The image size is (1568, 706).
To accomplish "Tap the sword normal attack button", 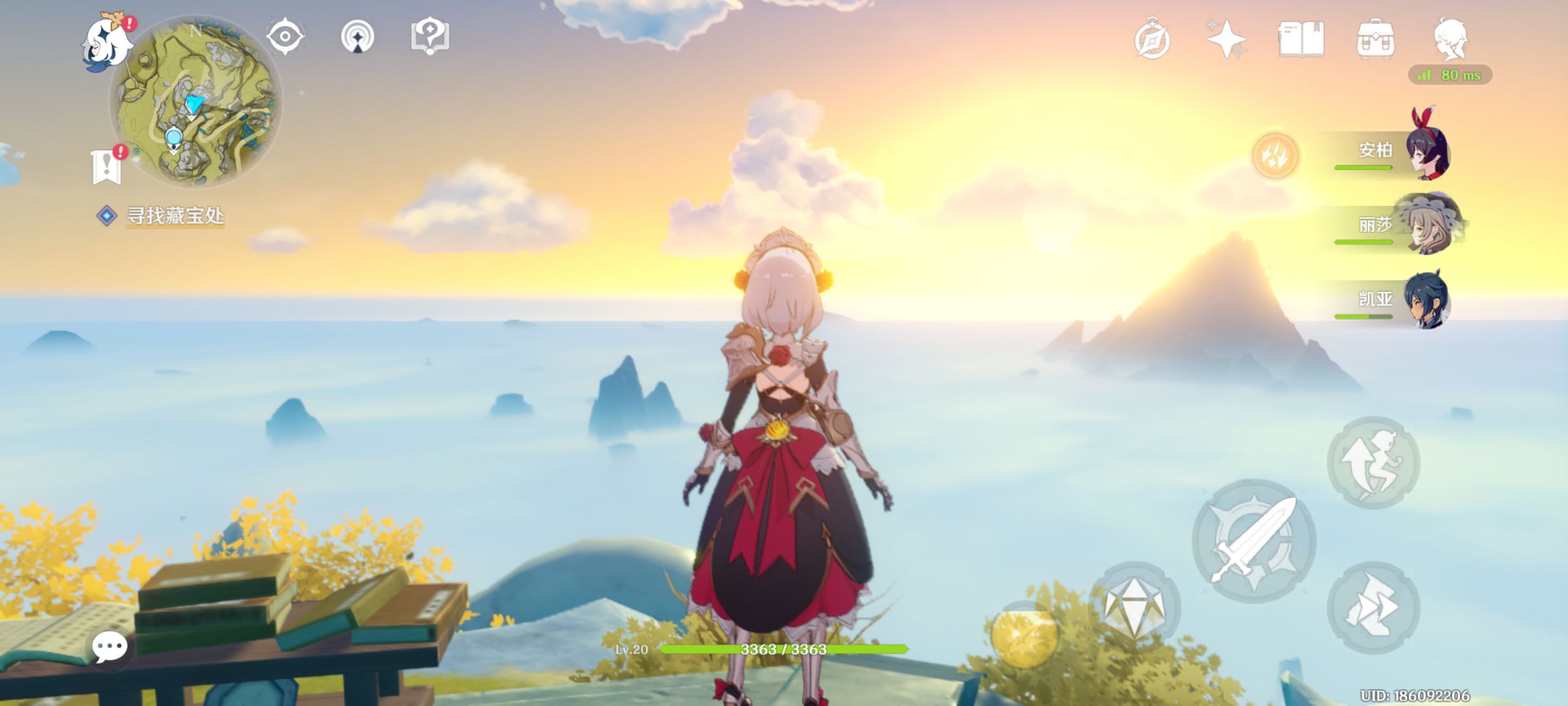I will point(1254,541).
